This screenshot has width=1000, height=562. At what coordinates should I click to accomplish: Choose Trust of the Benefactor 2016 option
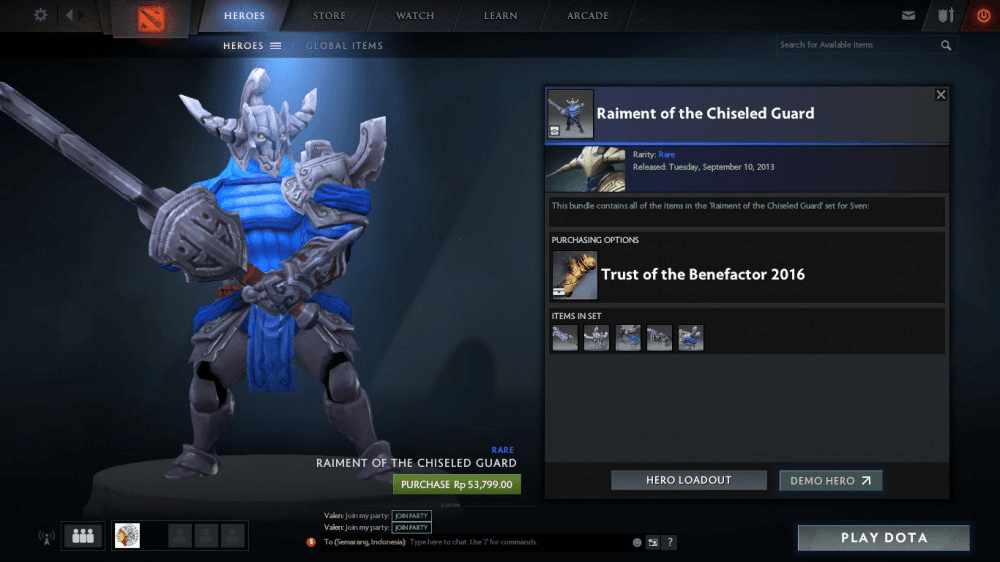click(702, 275)
